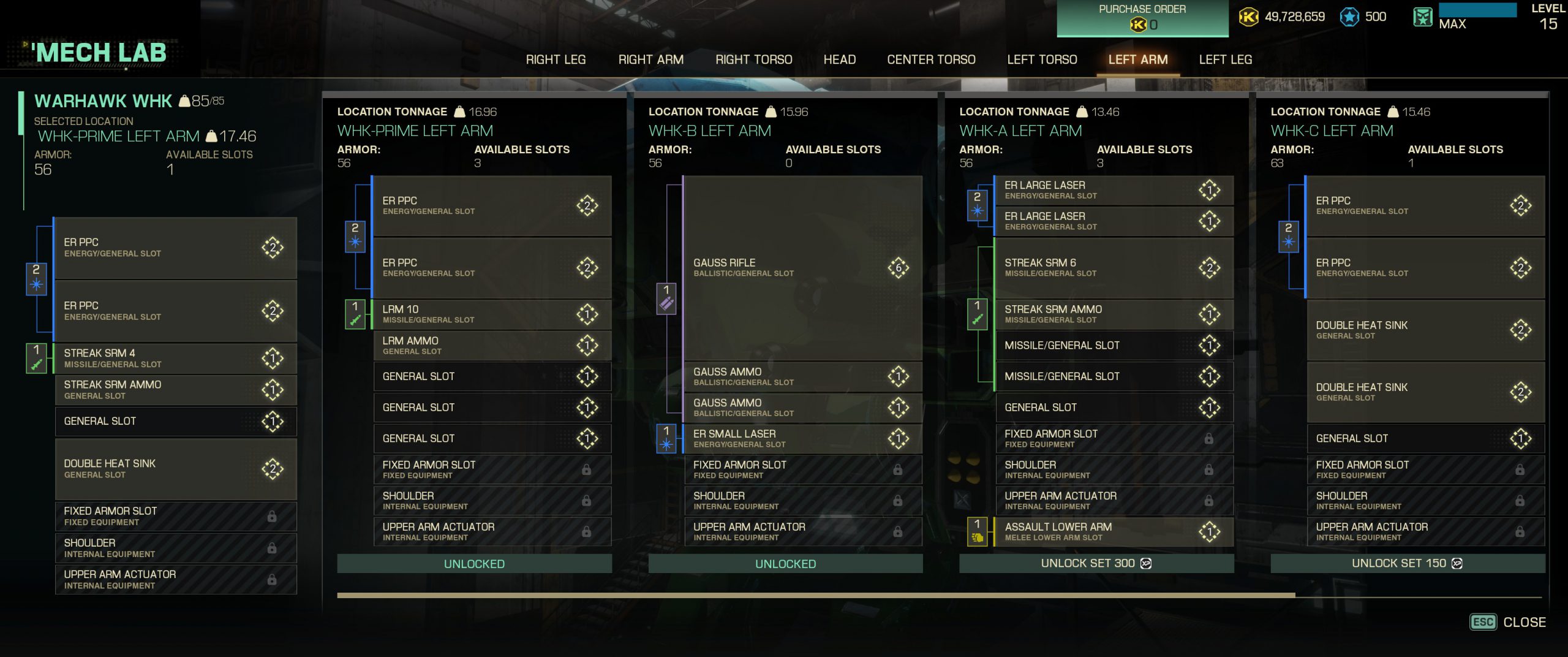Select the Left Leg tab
Viewport: 1568px width, 657px height.
click(1225, 59)
